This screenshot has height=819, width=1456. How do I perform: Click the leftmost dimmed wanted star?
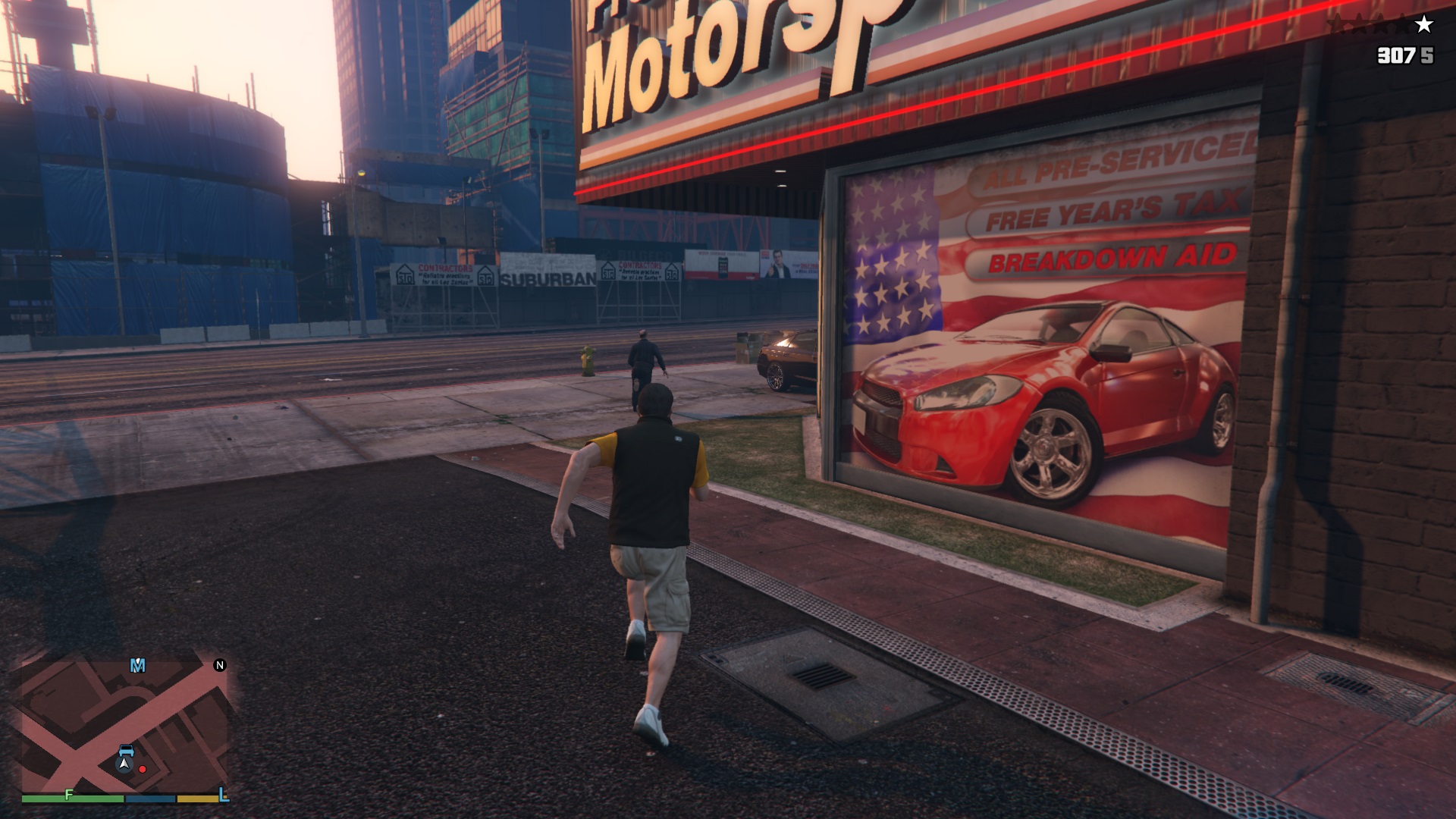[1336, 24]
